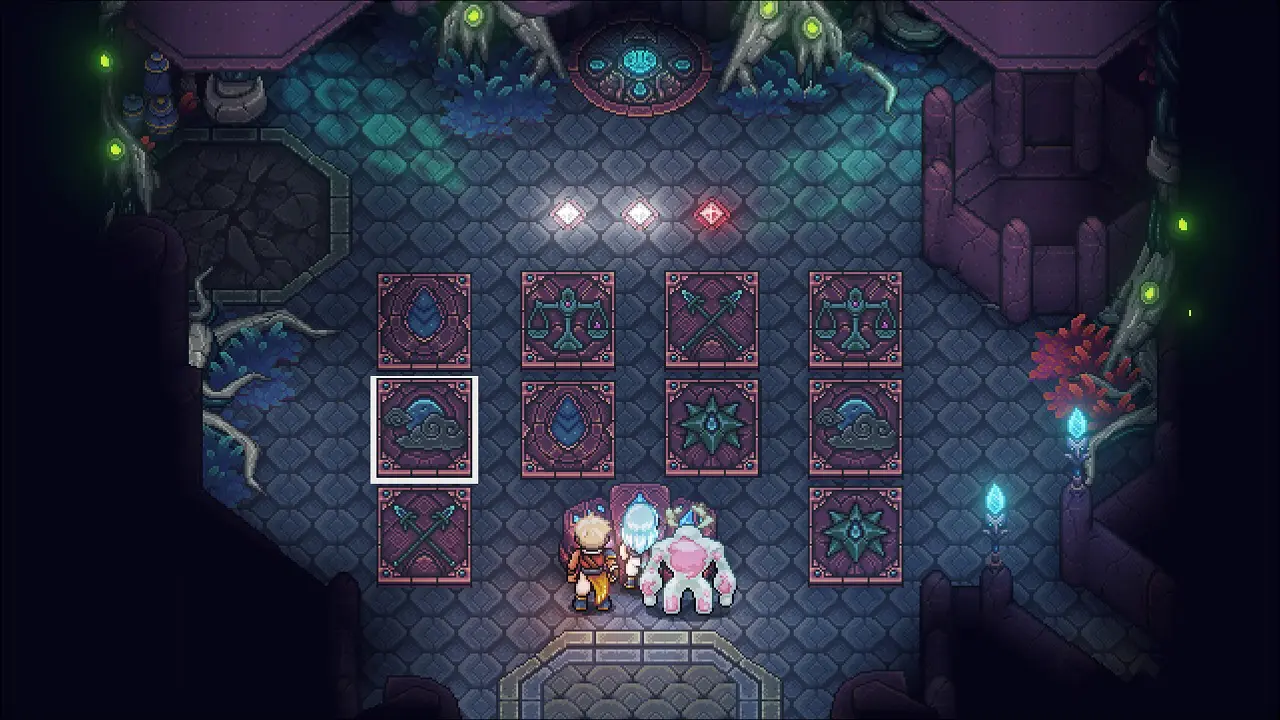
Task: Pick the scales tile between drop and arrows tiles
Action: tap(568, 320)
